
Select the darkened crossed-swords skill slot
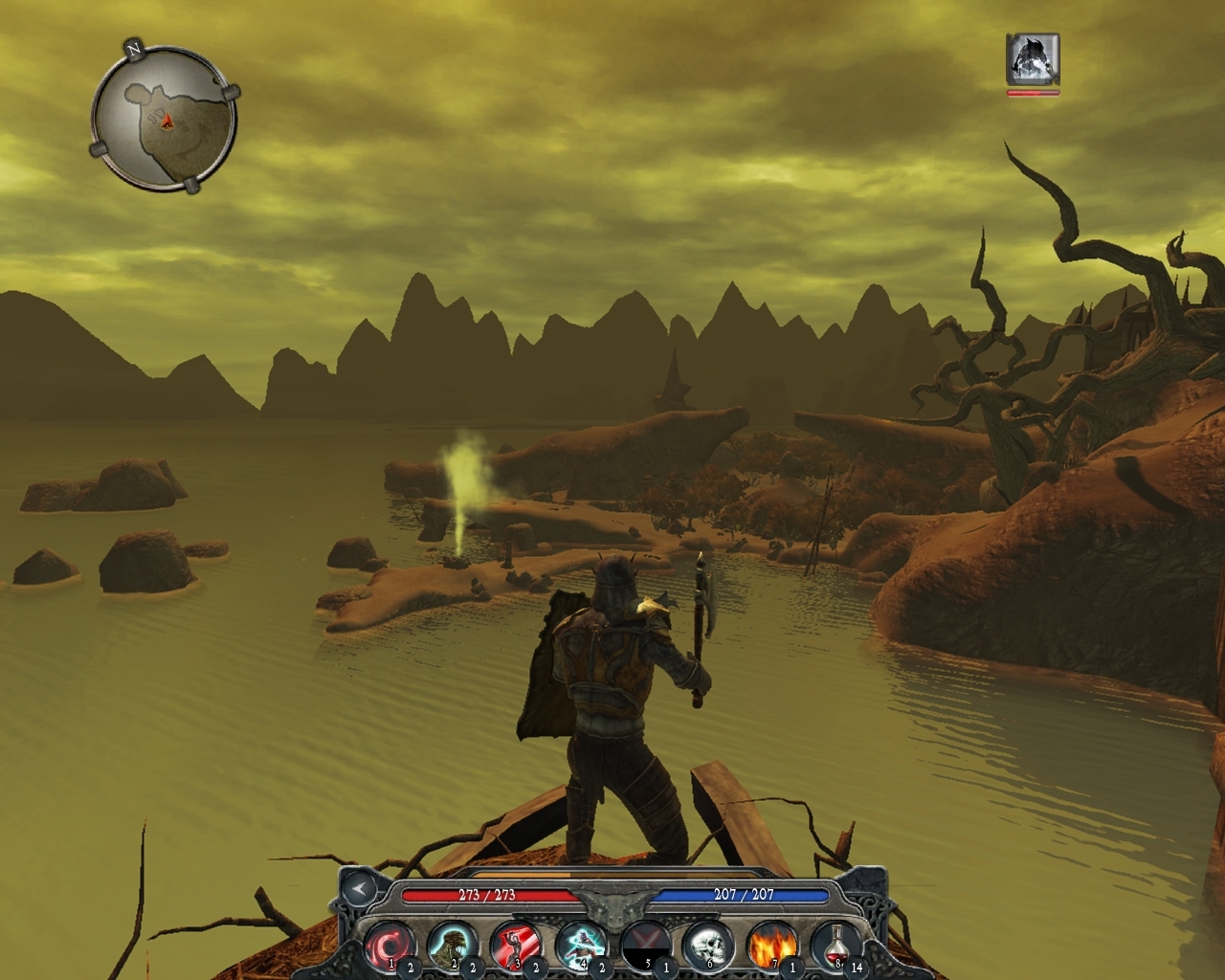pos(643,944)
